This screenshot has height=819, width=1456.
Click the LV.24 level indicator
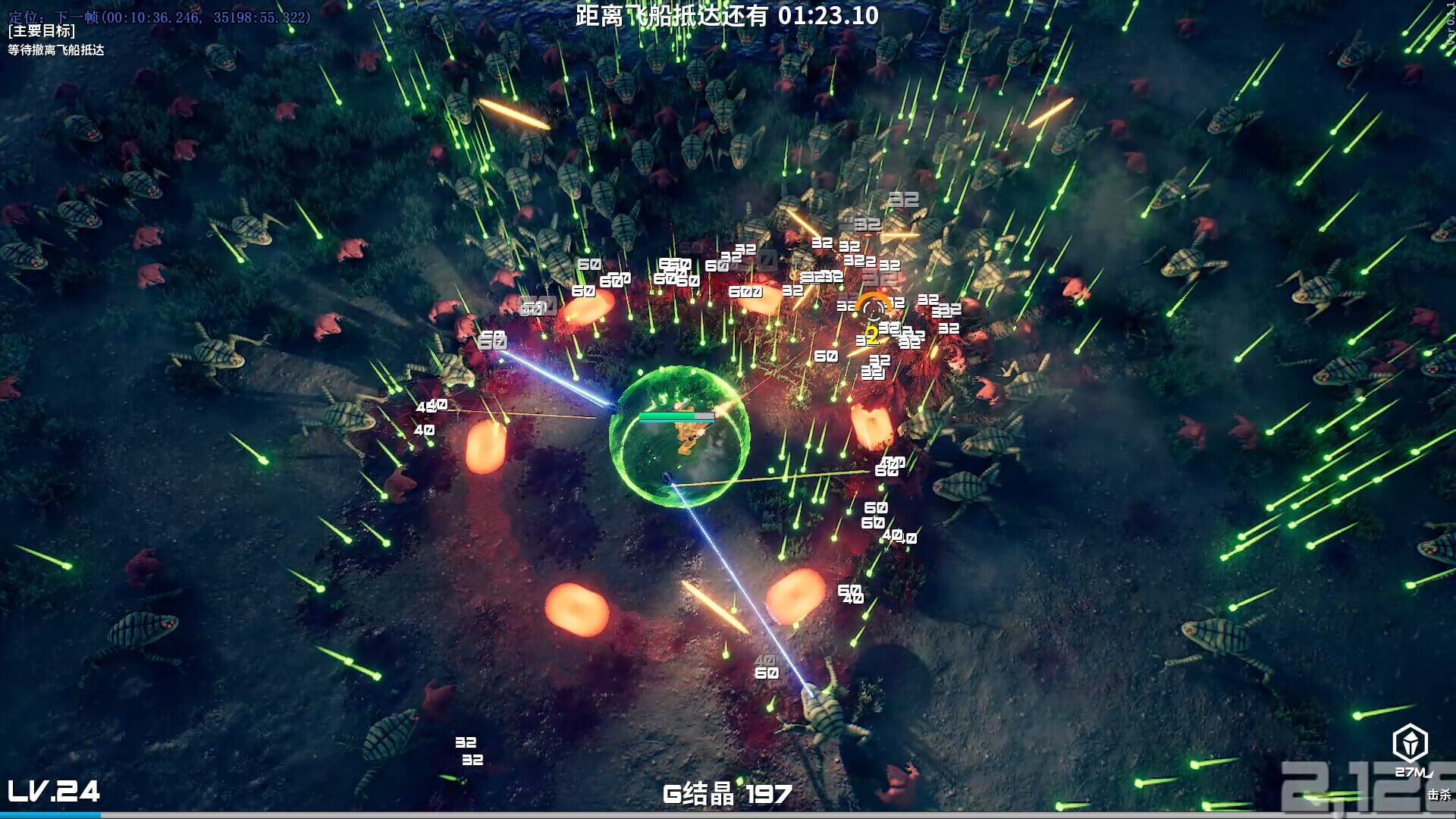tap(55, 792)
